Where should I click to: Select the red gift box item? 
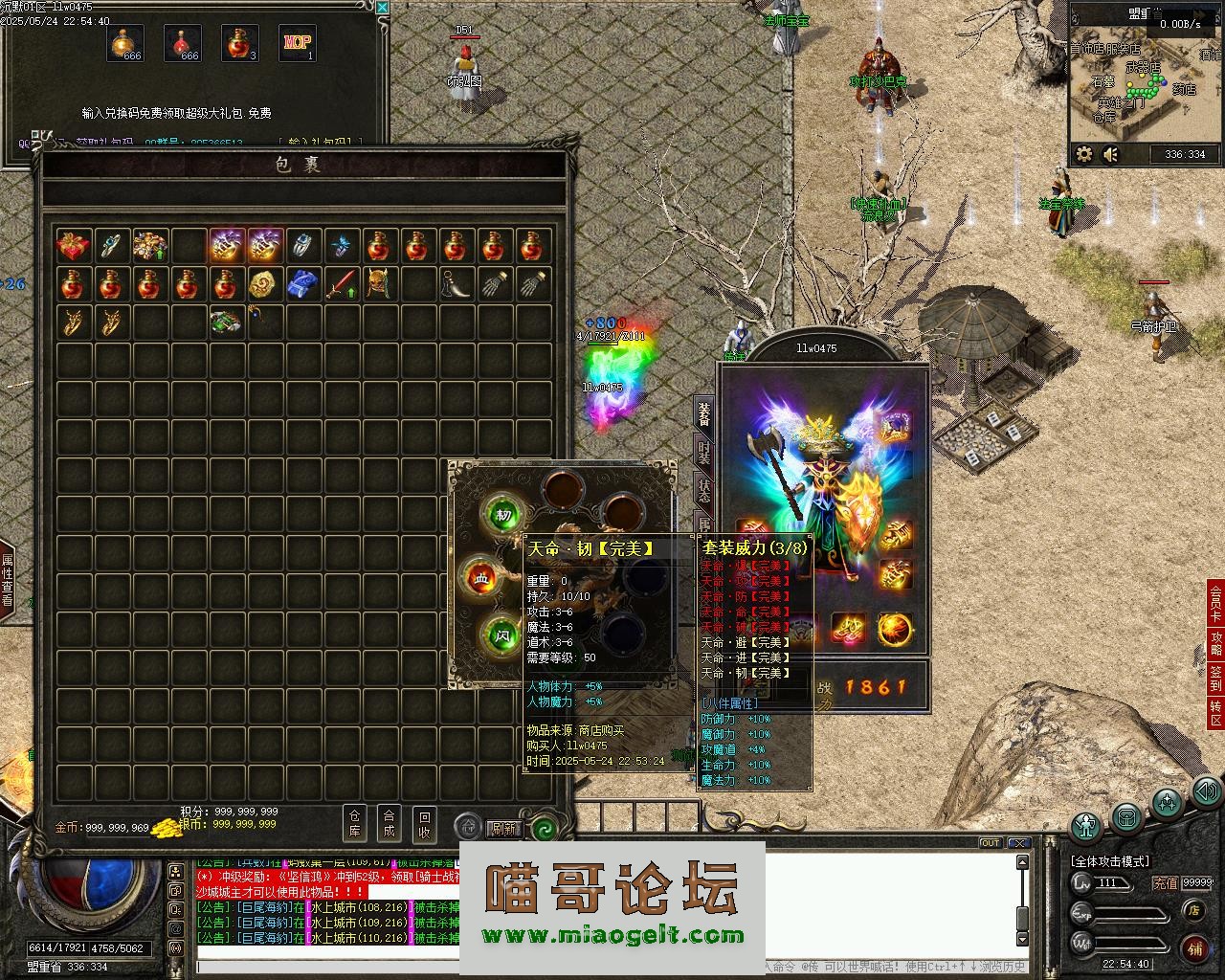[x=74, y=246]
